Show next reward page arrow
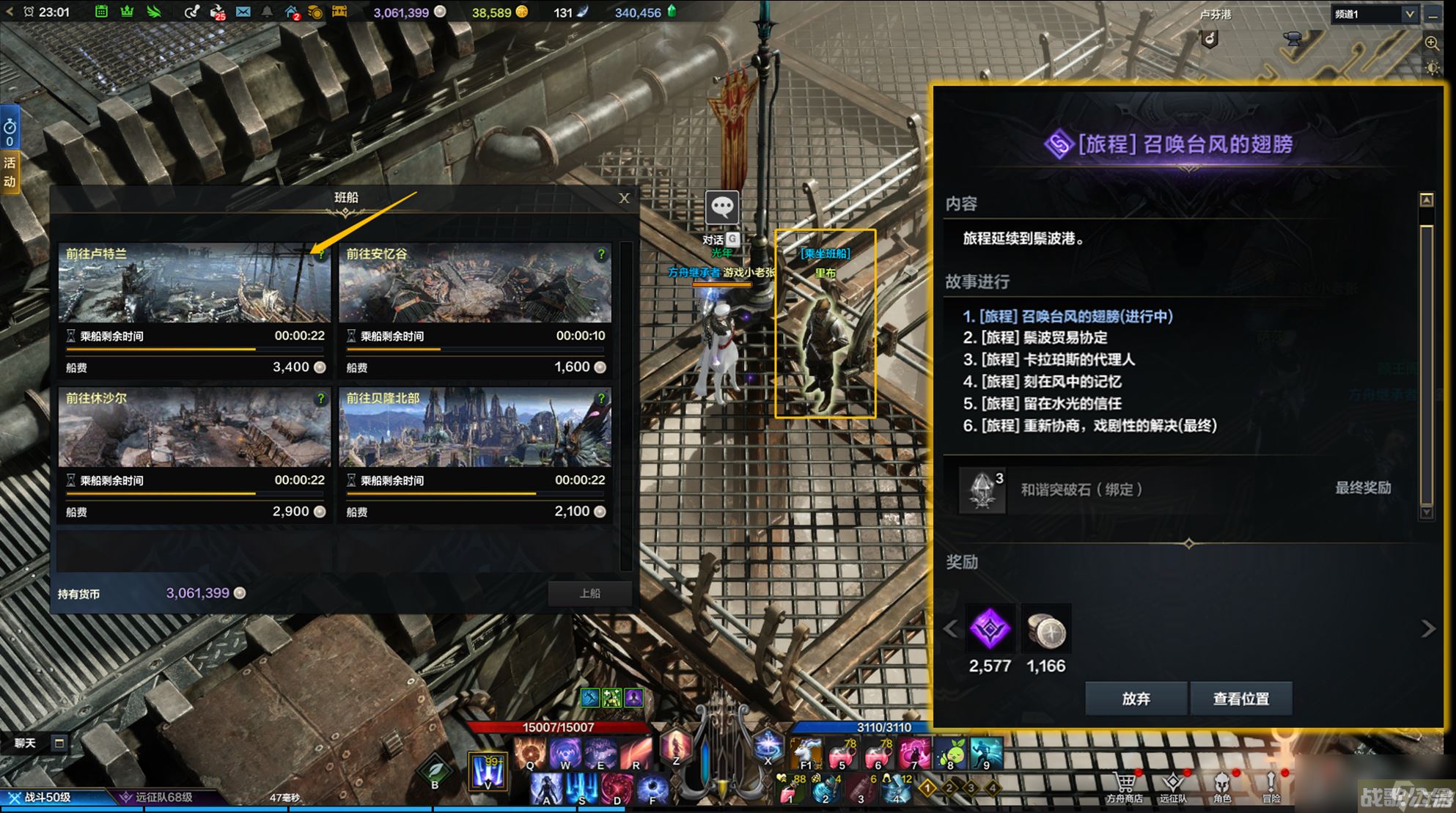 [x=1427, y=629]
